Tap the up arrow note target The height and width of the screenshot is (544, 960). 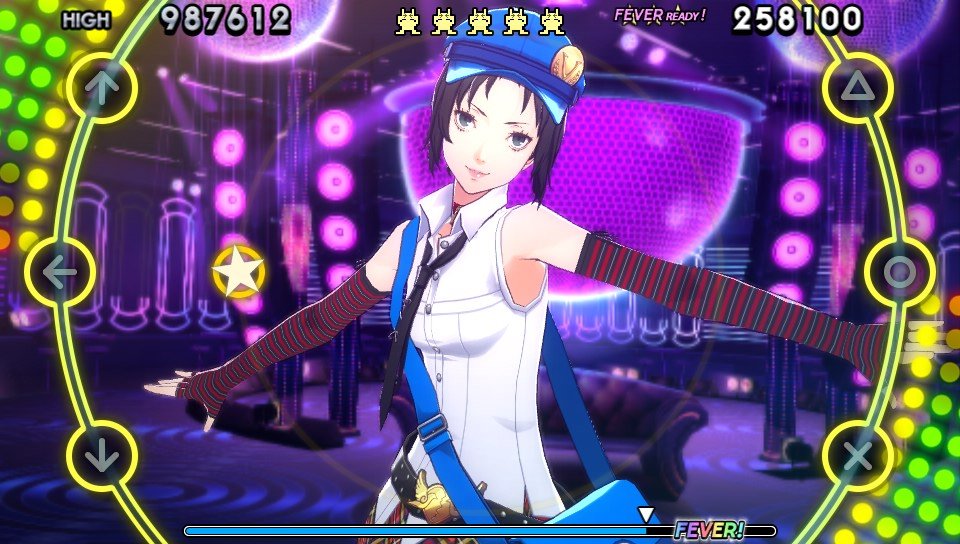pyautogui.click(x=100, y=87)
